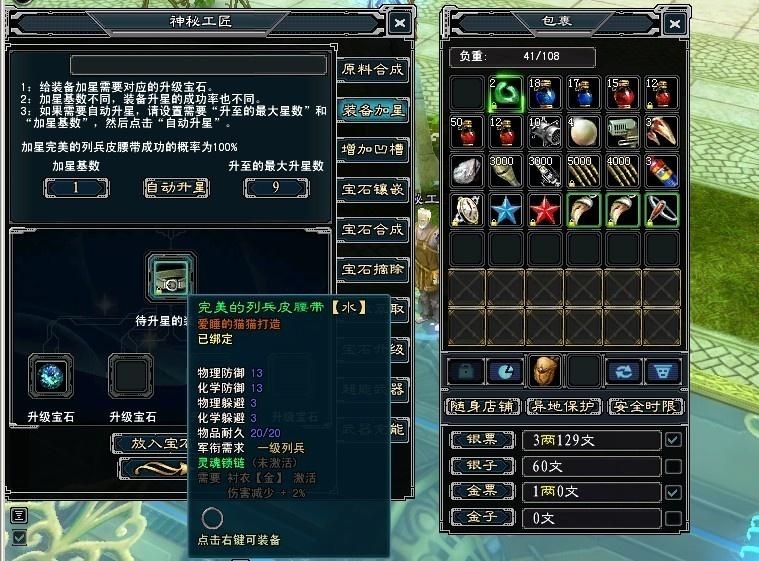Select the blue star item slot
Screen dimensions: 759x561
[x=506, y=210]
